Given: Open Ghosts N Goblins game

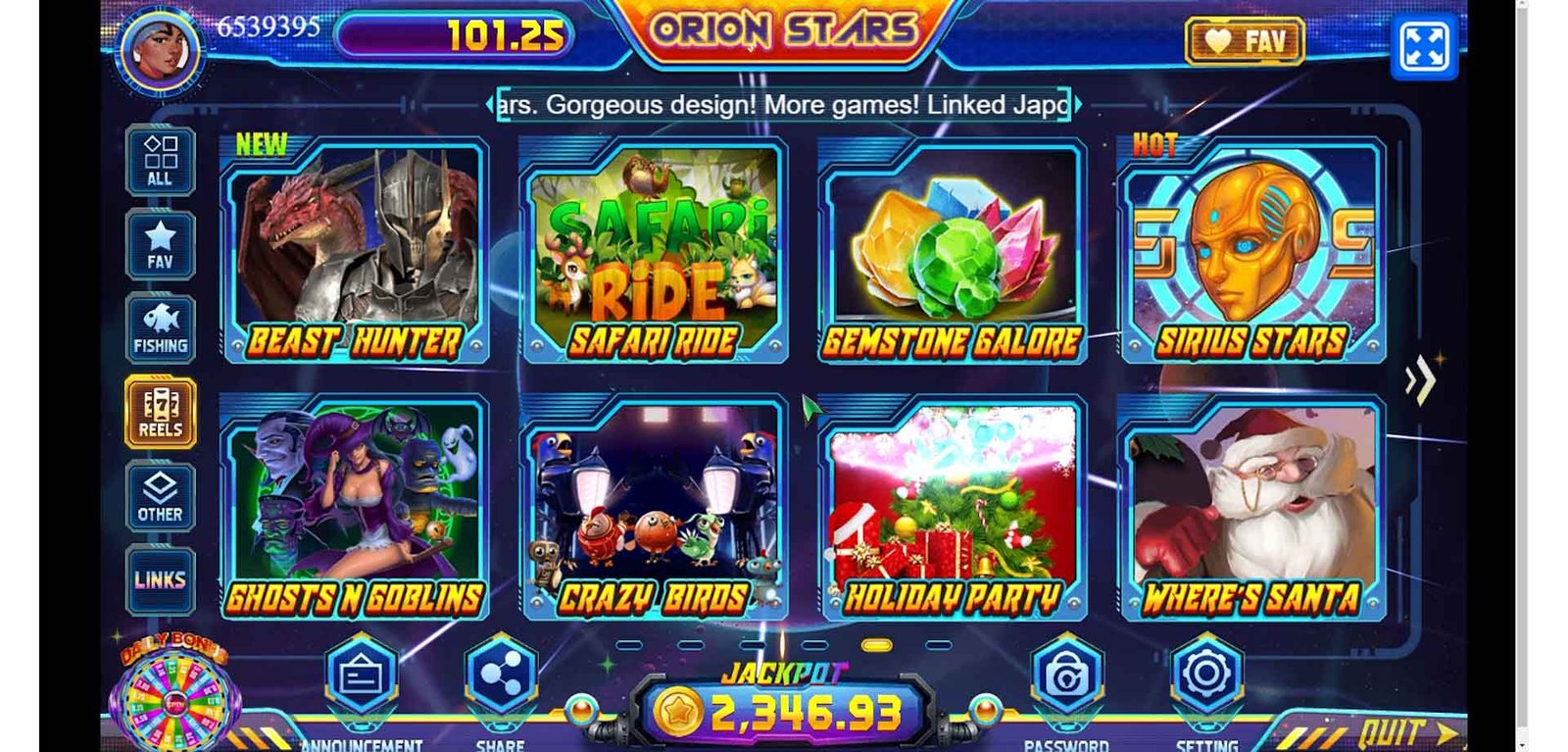Looking at the screenshot, I should (x=356, y=508).
